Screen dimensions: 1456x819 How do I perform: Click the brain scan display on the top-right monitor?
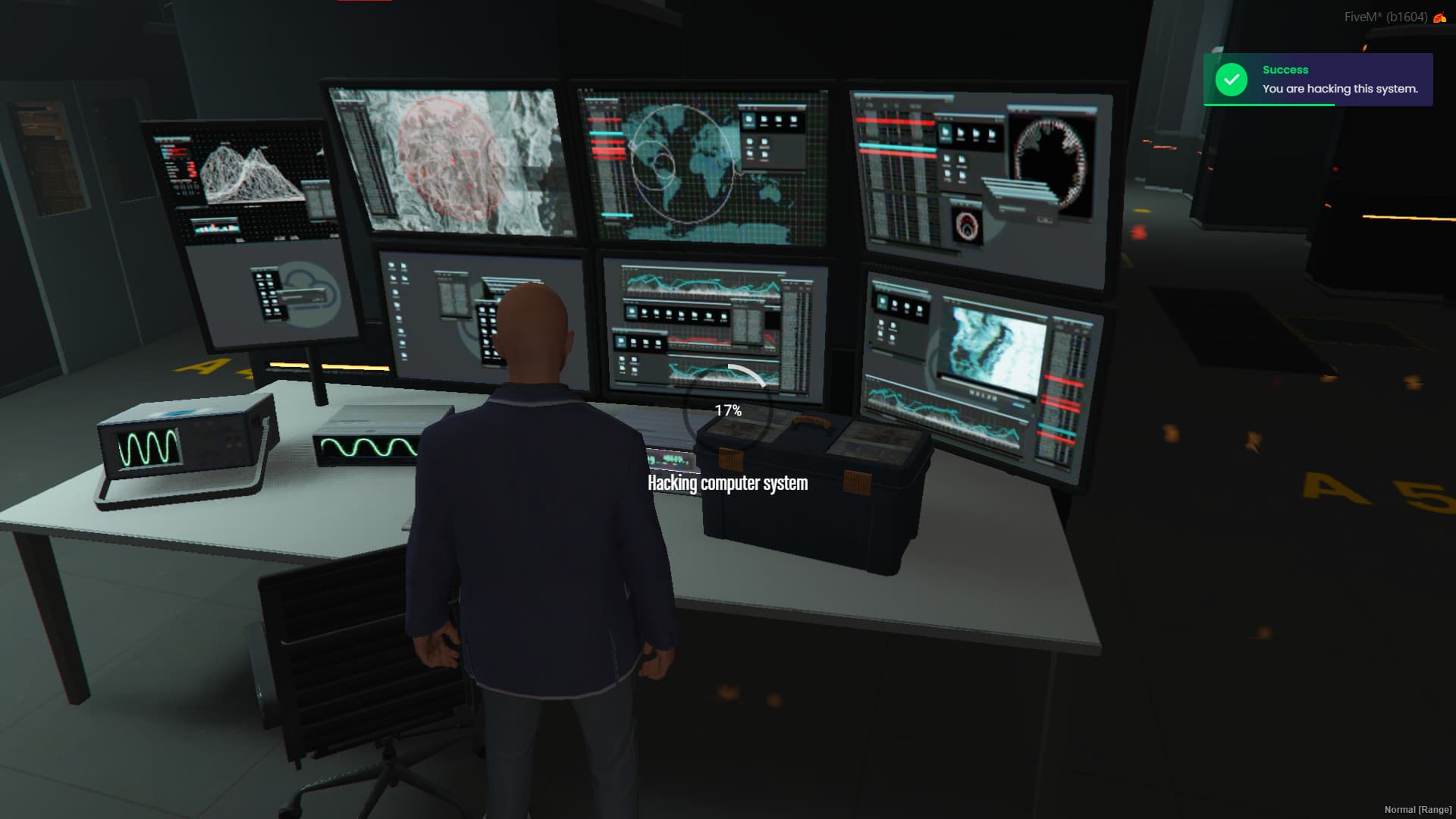tap(1049, 160)
